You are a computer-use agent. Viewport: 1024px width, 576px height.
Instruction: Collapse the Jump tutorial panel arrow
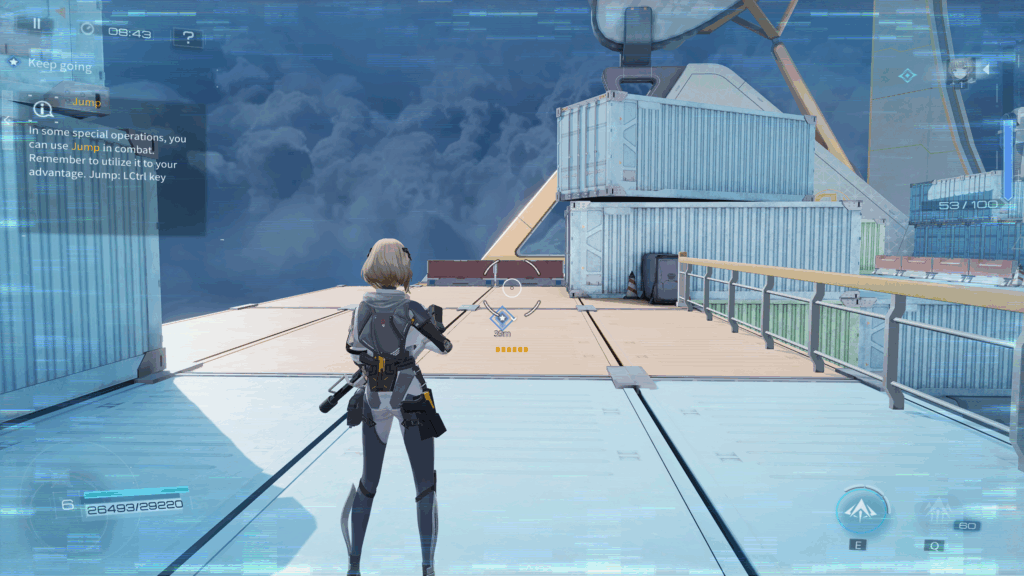[x=7, y=120]
